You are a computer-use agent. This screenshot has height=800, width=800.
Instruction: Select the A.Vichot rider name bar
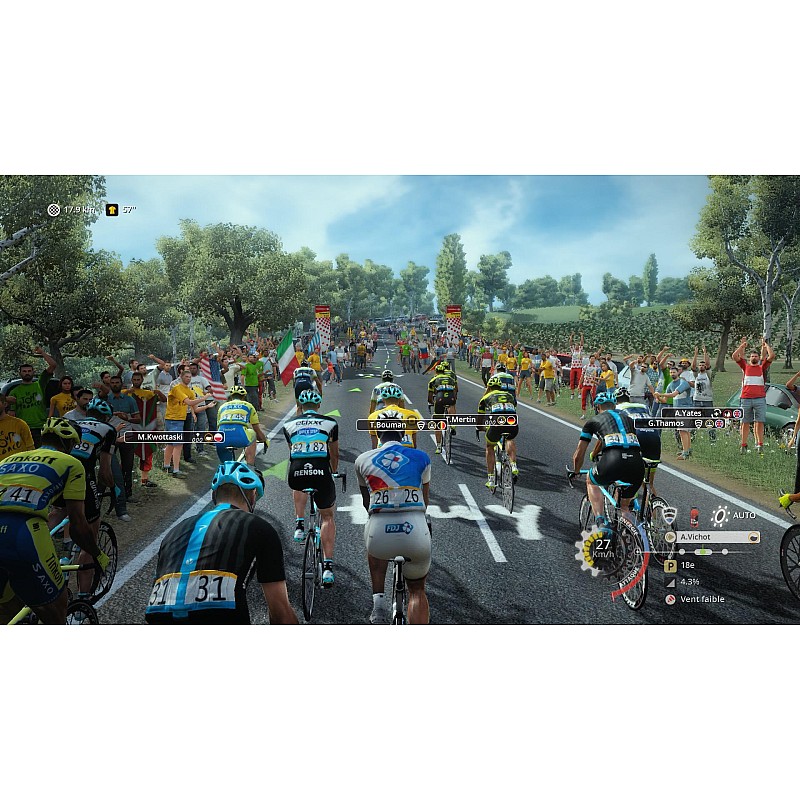coord(712,537)
